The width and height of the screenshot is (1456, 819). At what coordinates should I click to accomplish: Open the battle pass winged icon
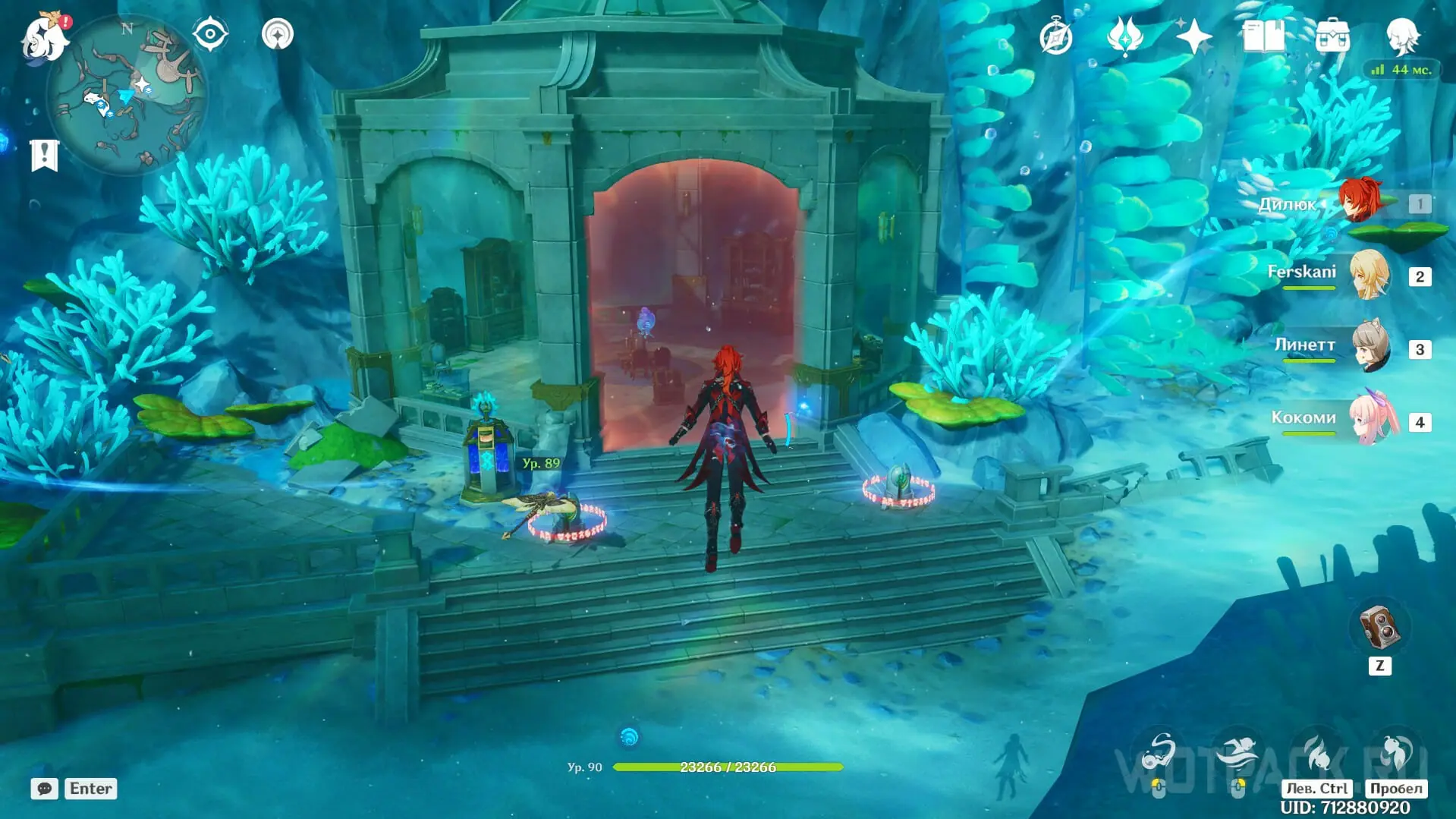point(1124,36)
